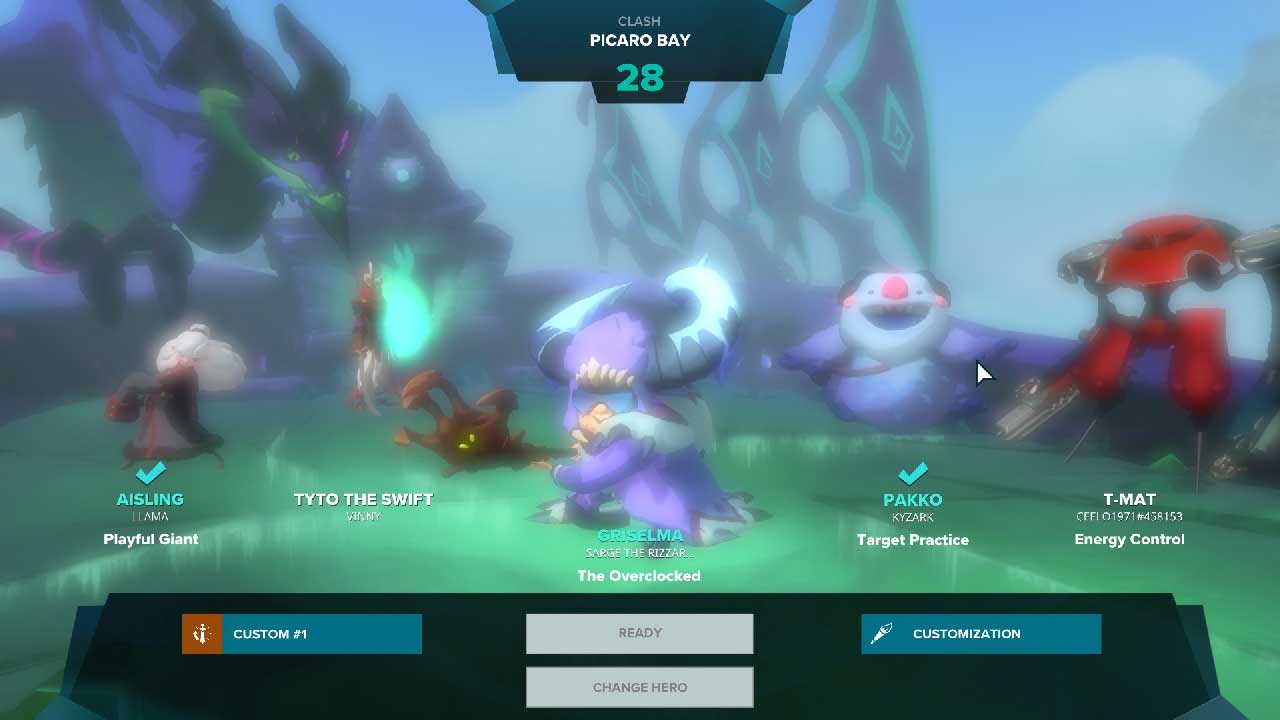Choose Change Hero
This screenshot has height=720, width=1280.
pos(639,687)
